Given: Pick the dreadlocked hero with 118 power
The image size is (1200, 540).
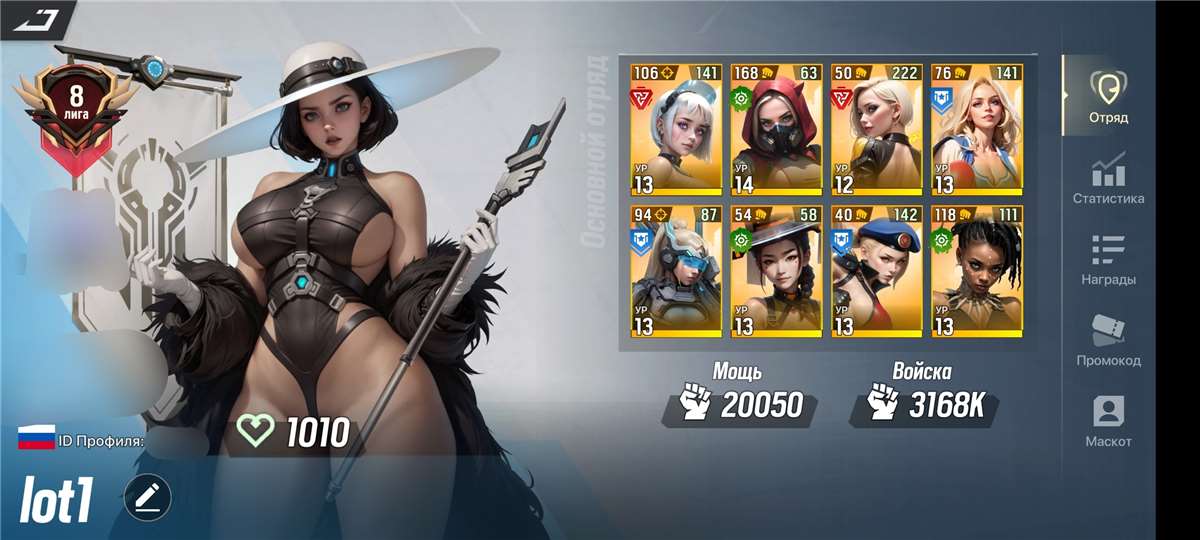Looking at the screenshot, I should click(976, 271).
